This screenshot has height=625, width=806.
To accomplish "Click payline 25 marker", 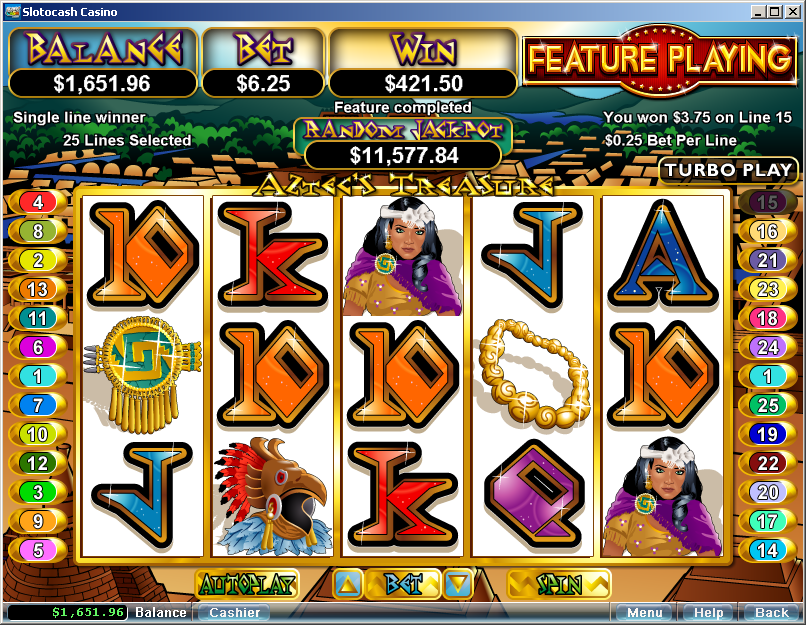I will click(x=767, y=405).
